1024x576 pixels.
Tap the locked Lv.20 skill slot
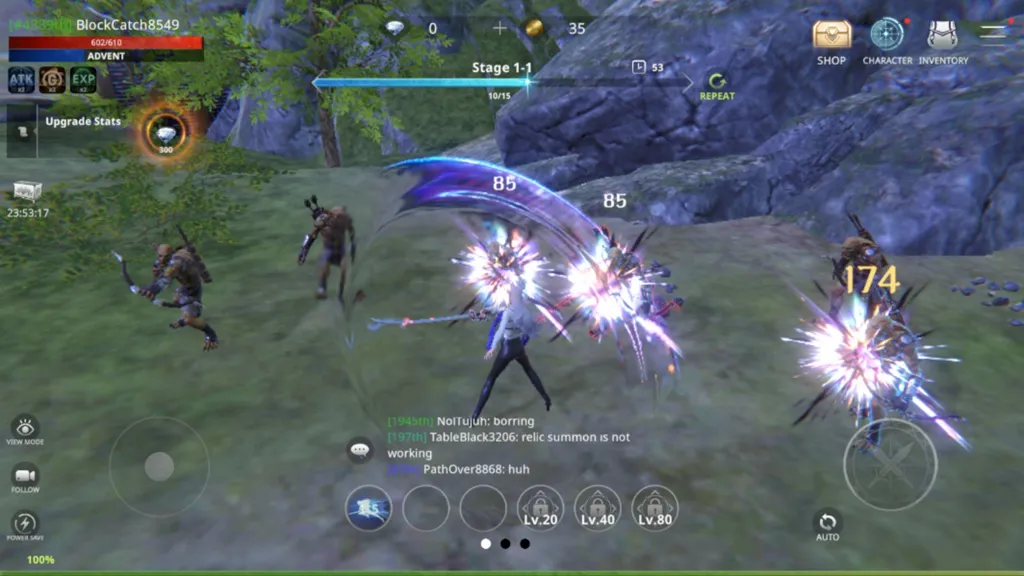point(540,508)
